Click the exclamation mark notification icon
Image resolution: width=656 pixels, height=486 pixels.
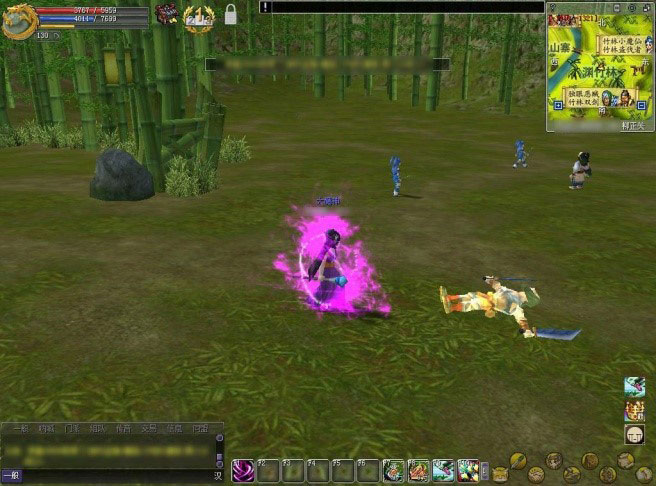click(x=265, y=7)
